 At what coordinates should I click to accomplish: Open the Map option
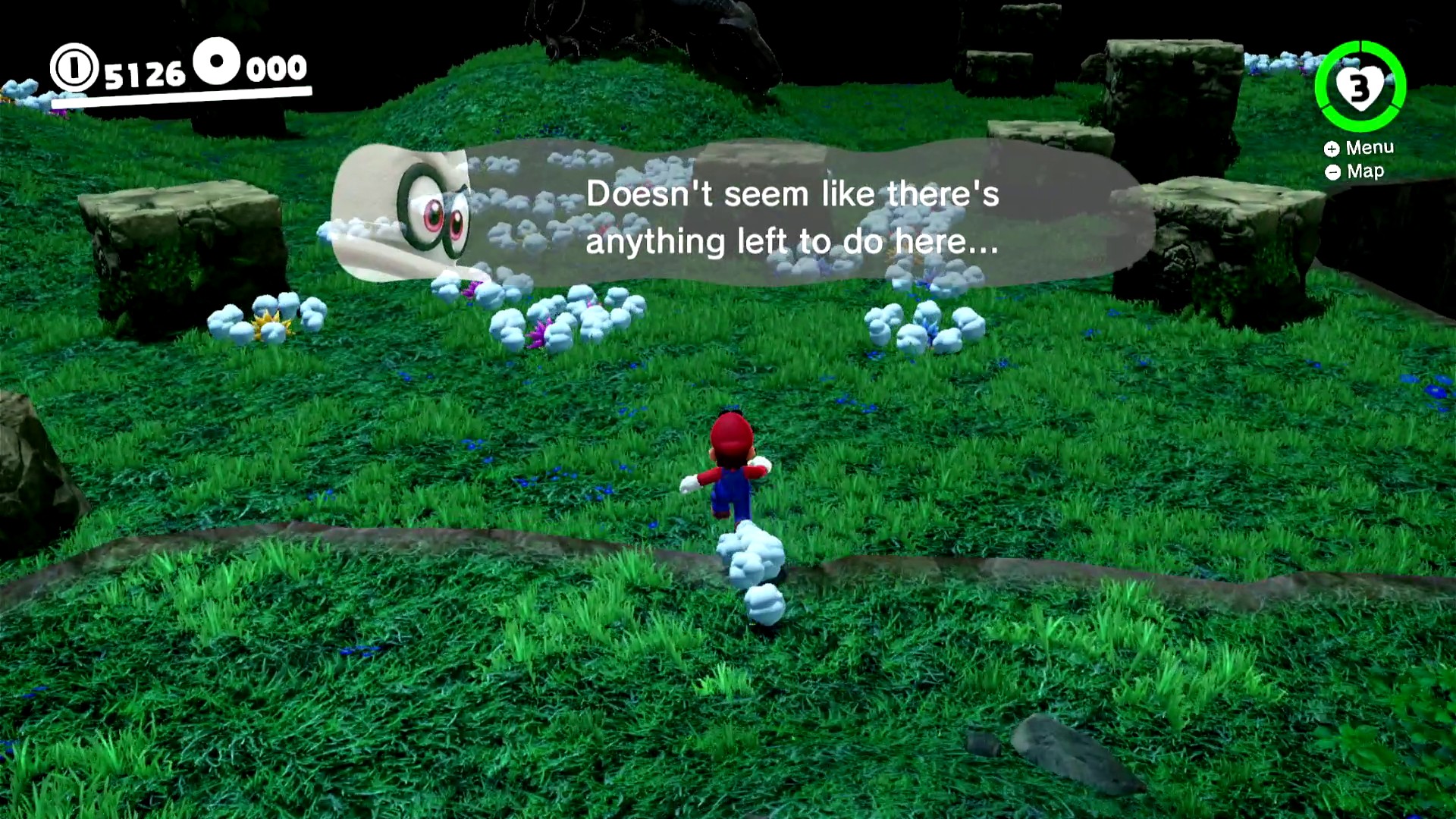click(1355, 171)
